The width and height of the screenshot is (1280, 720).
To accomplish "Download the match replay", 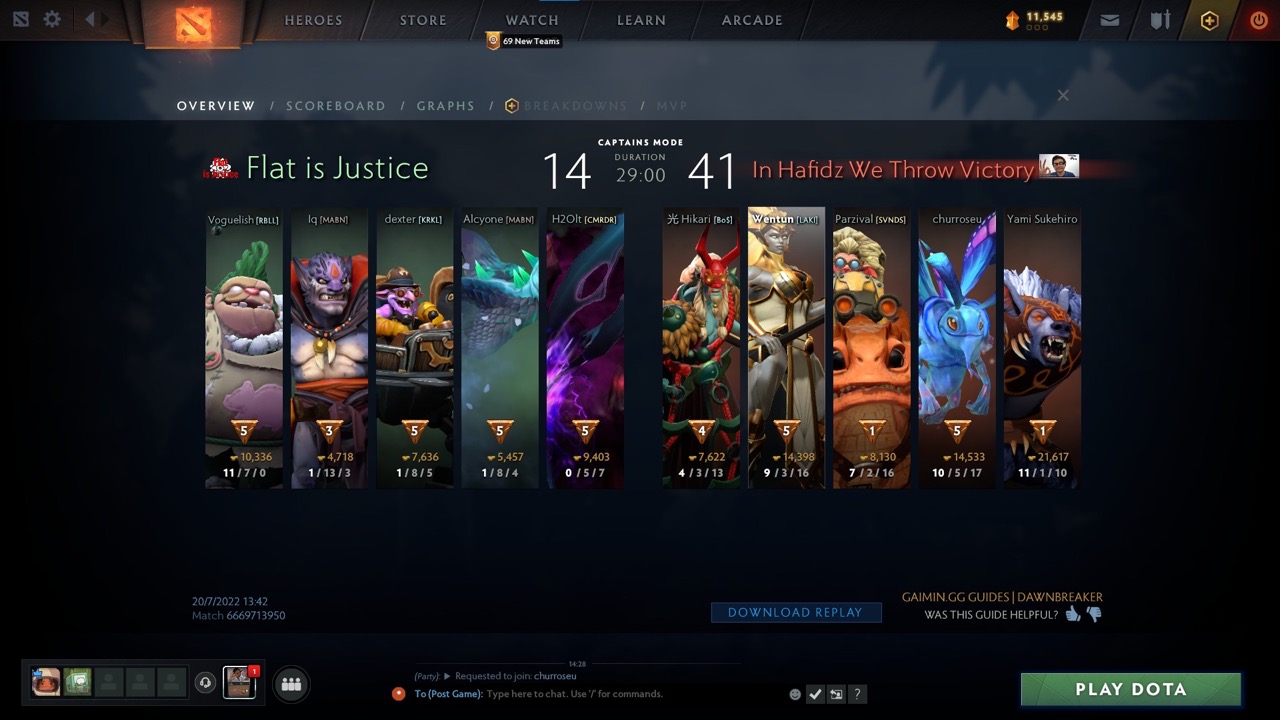I will tap(795, 613).
